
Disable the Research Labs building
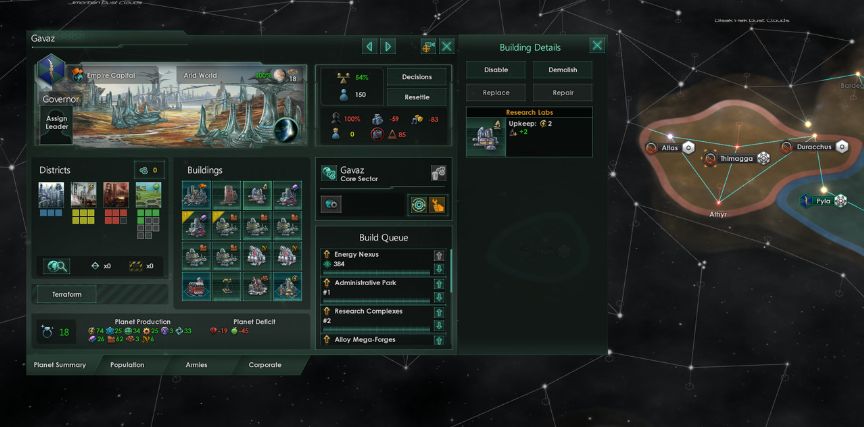(x=496, y=70)
